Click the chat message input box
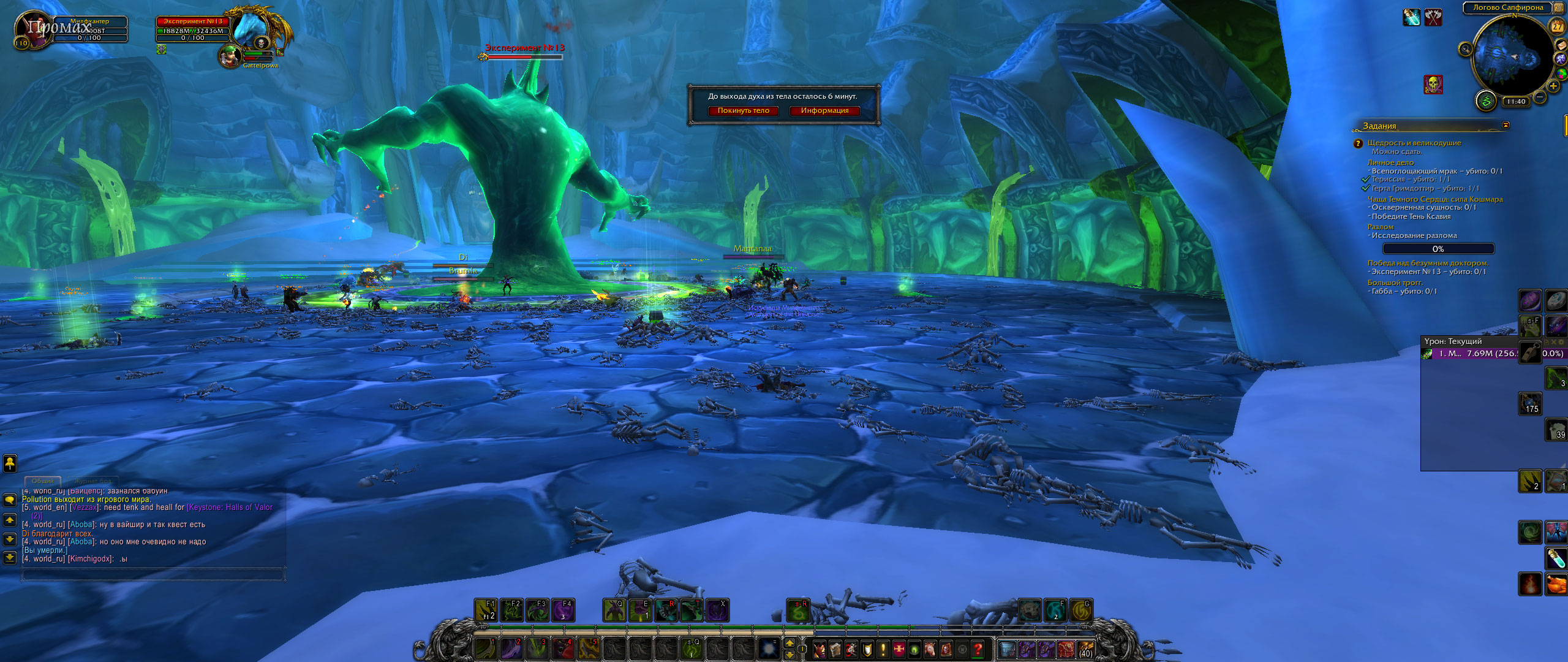The image size is (1568, 662). coord(153,574)
